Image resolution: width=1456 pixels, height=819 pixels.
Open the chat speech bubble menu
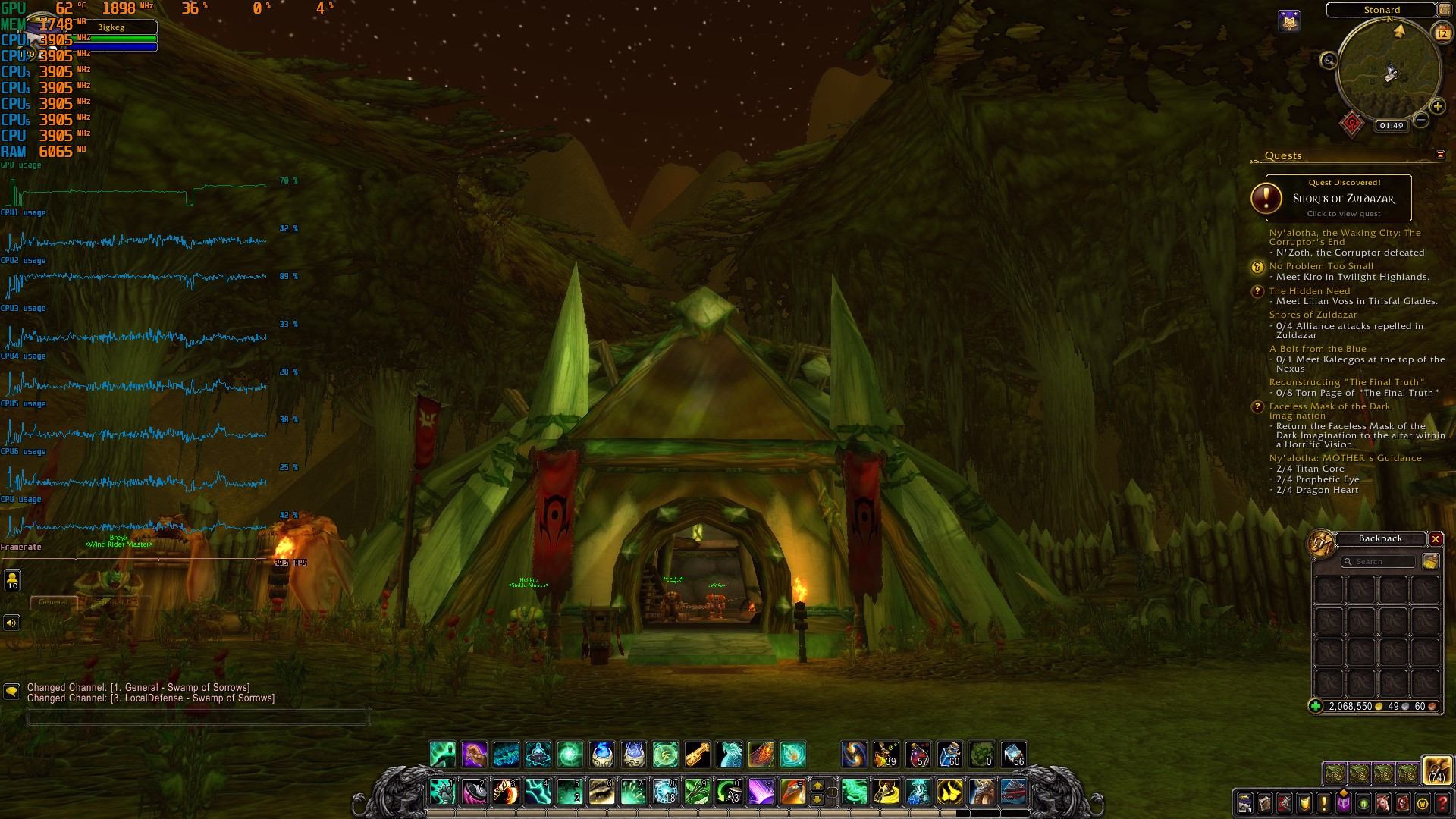11,692
